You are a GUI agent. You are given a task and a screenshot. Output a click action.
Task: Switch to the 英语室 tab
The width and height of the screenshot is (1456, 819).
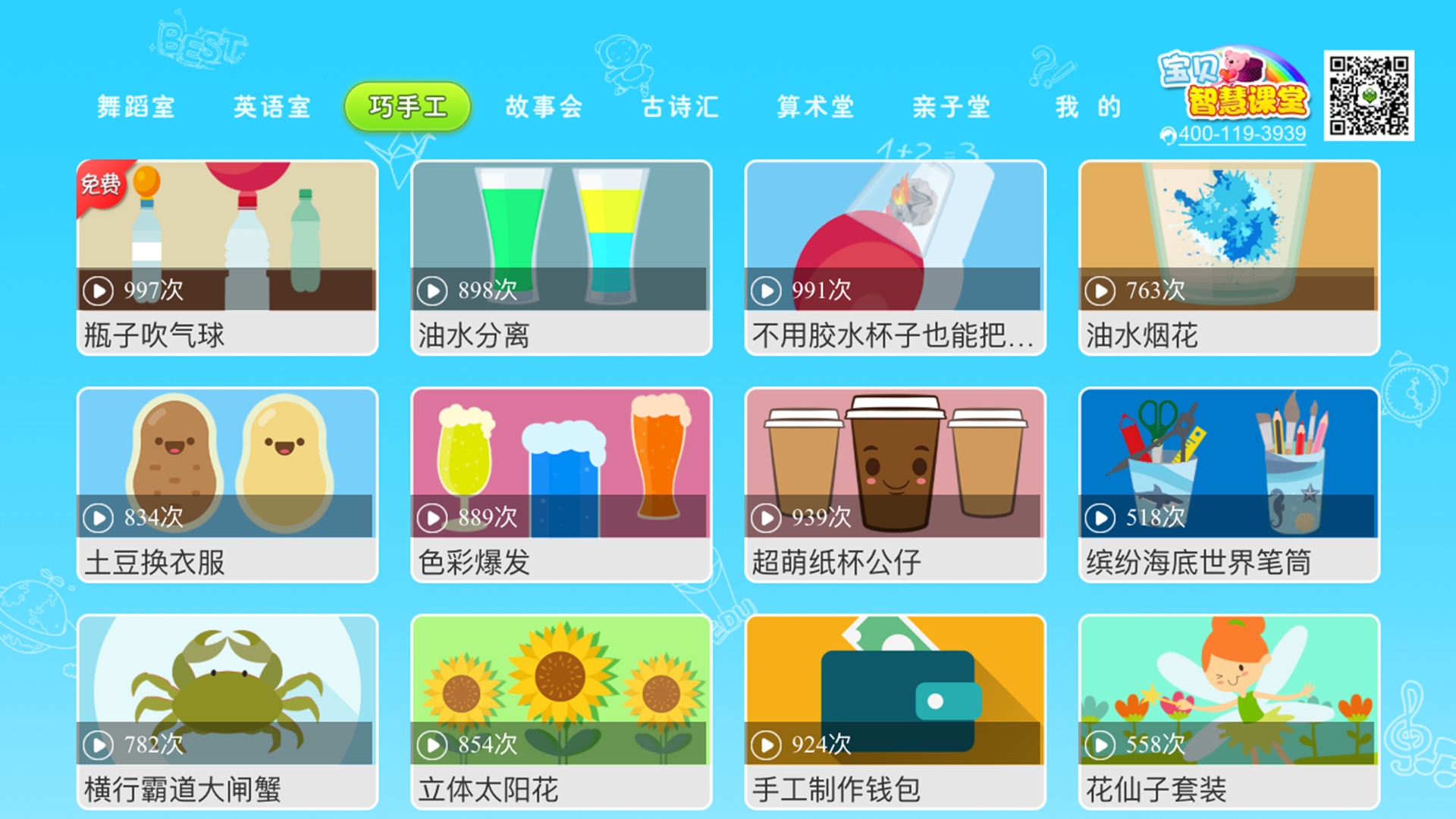[273, 106]
